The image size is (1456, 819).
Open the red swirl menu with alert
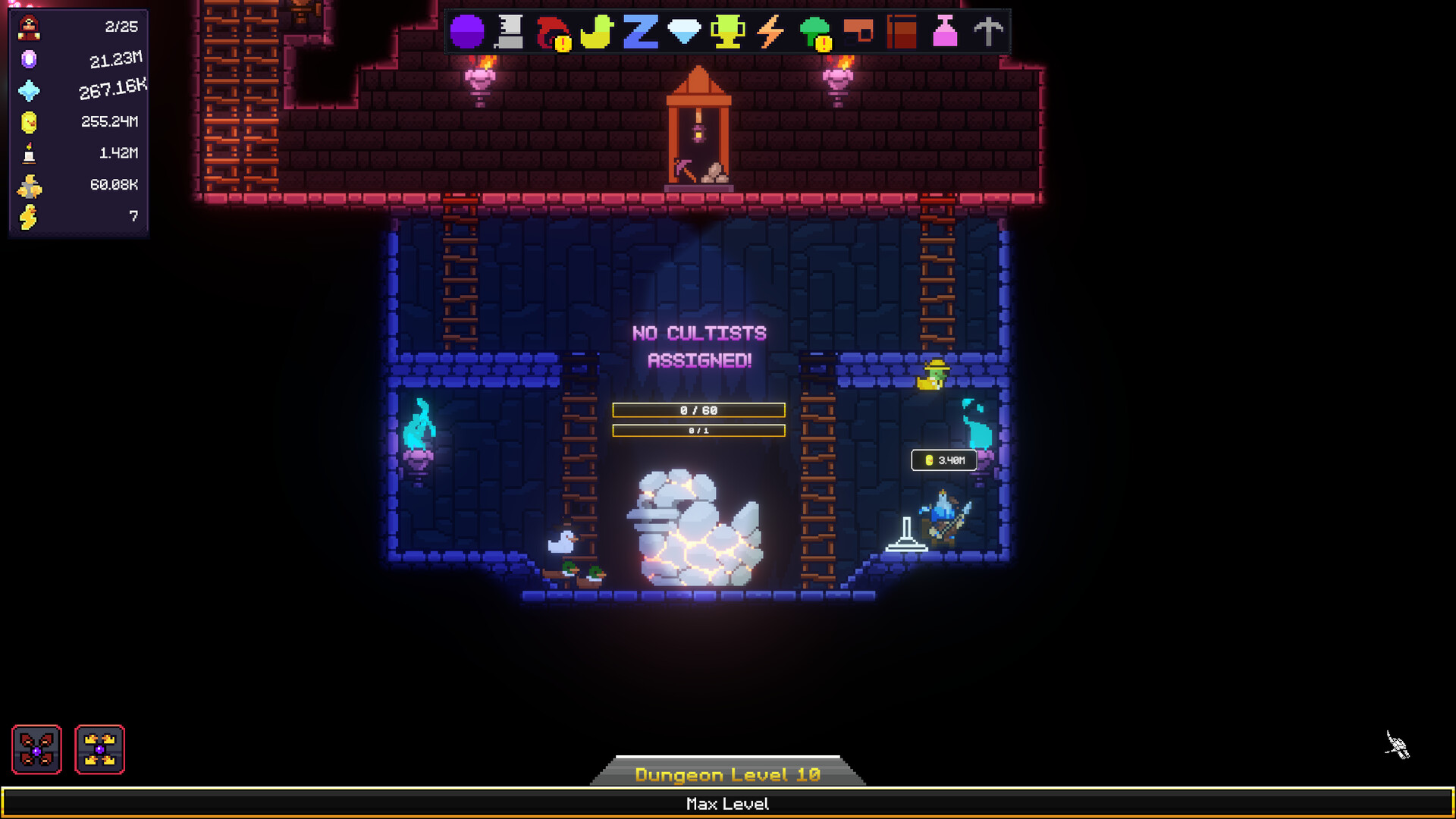[x=553, y=33]
